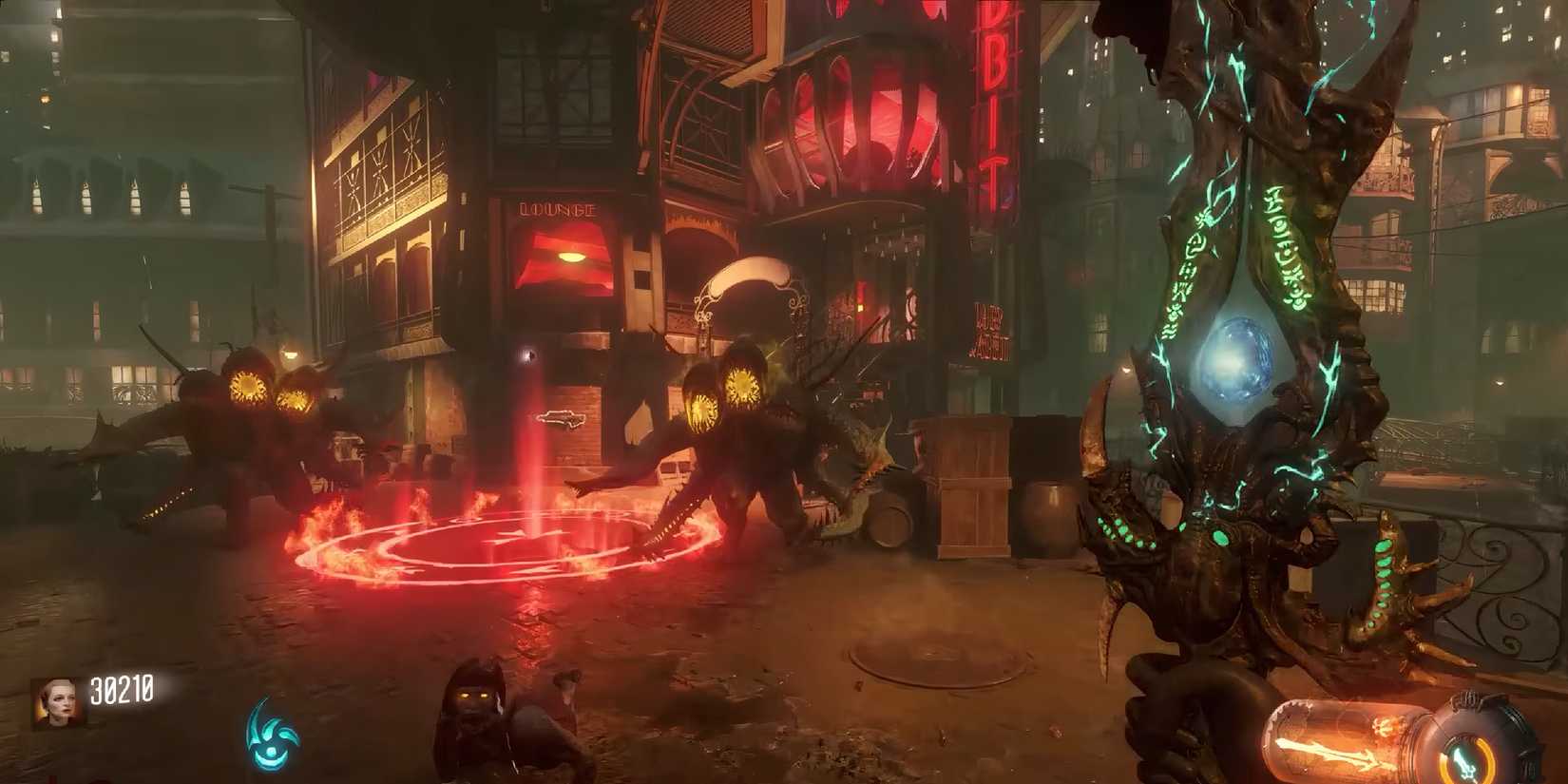Image resolution: width=1568 pixels, height=784 pixels.
Task: Click the crosshair dot at screen center
Action: pos(527,354)
